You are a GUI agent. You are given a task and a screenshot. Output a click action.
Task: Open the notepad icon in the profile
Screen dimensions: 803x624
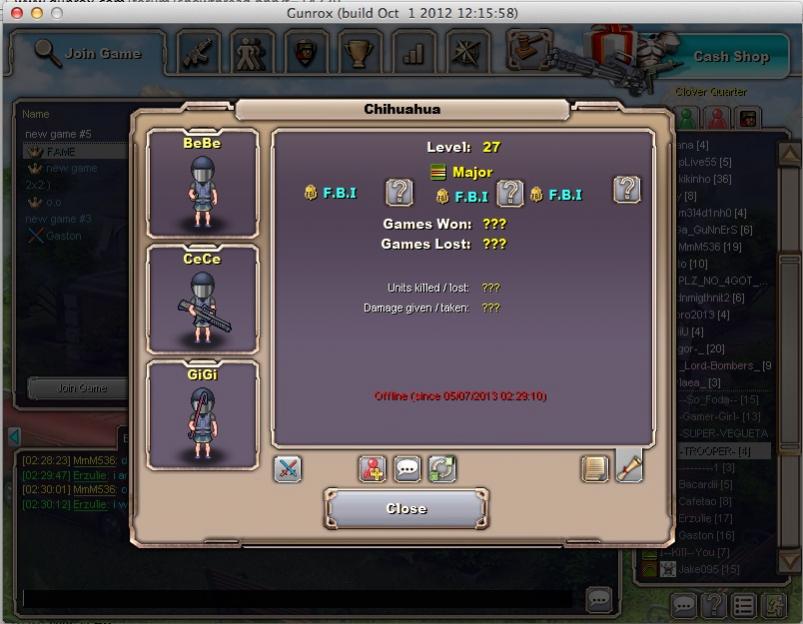pos(595,469)
